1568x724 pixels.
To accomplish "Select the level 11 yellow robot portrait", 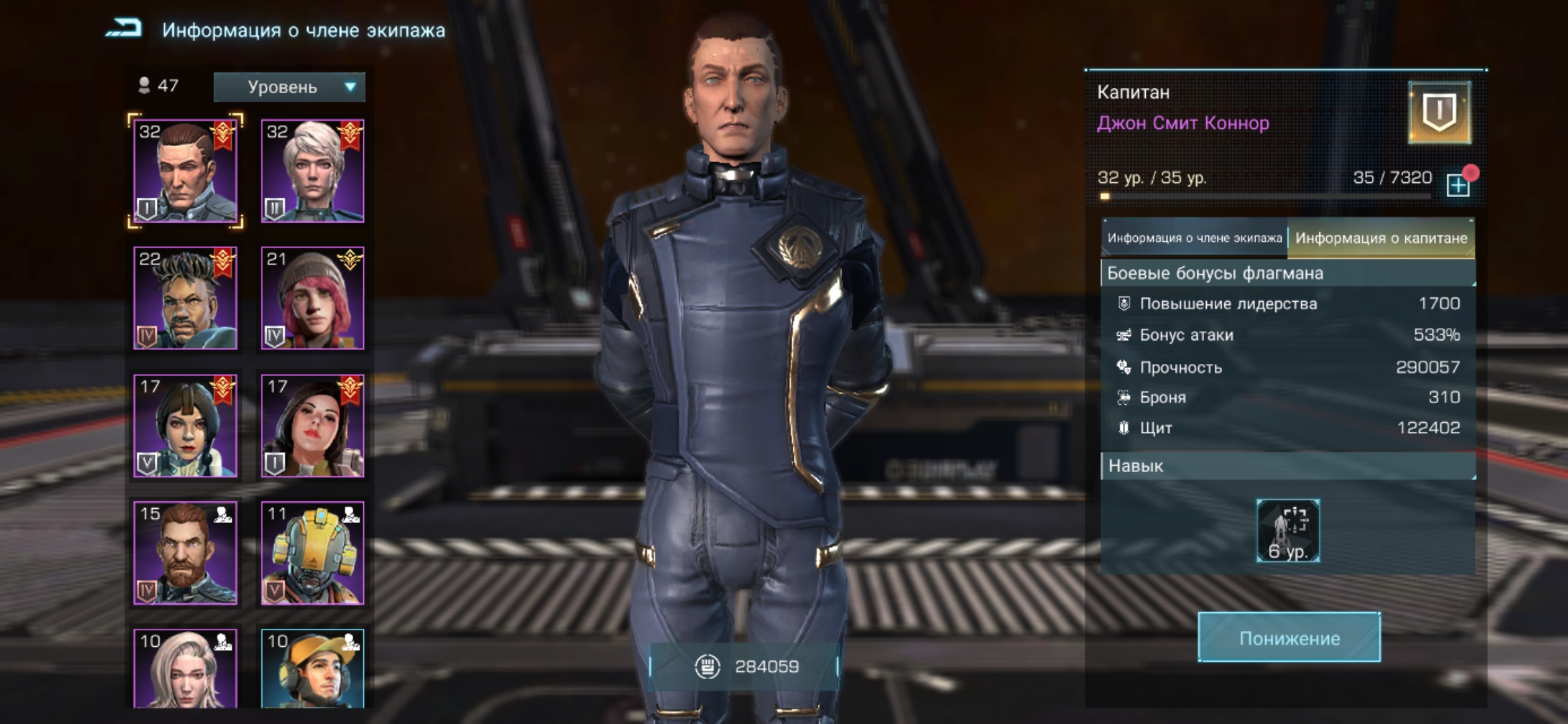I will (x=312, y=553).
